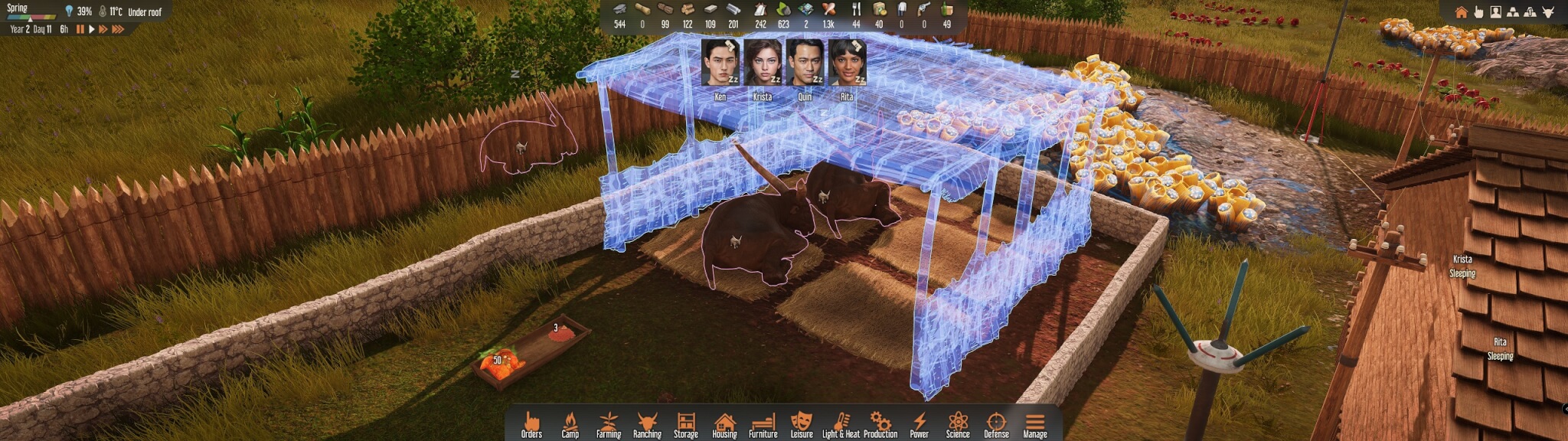
Task: Open the Power build menu
Action: point(920,423)
